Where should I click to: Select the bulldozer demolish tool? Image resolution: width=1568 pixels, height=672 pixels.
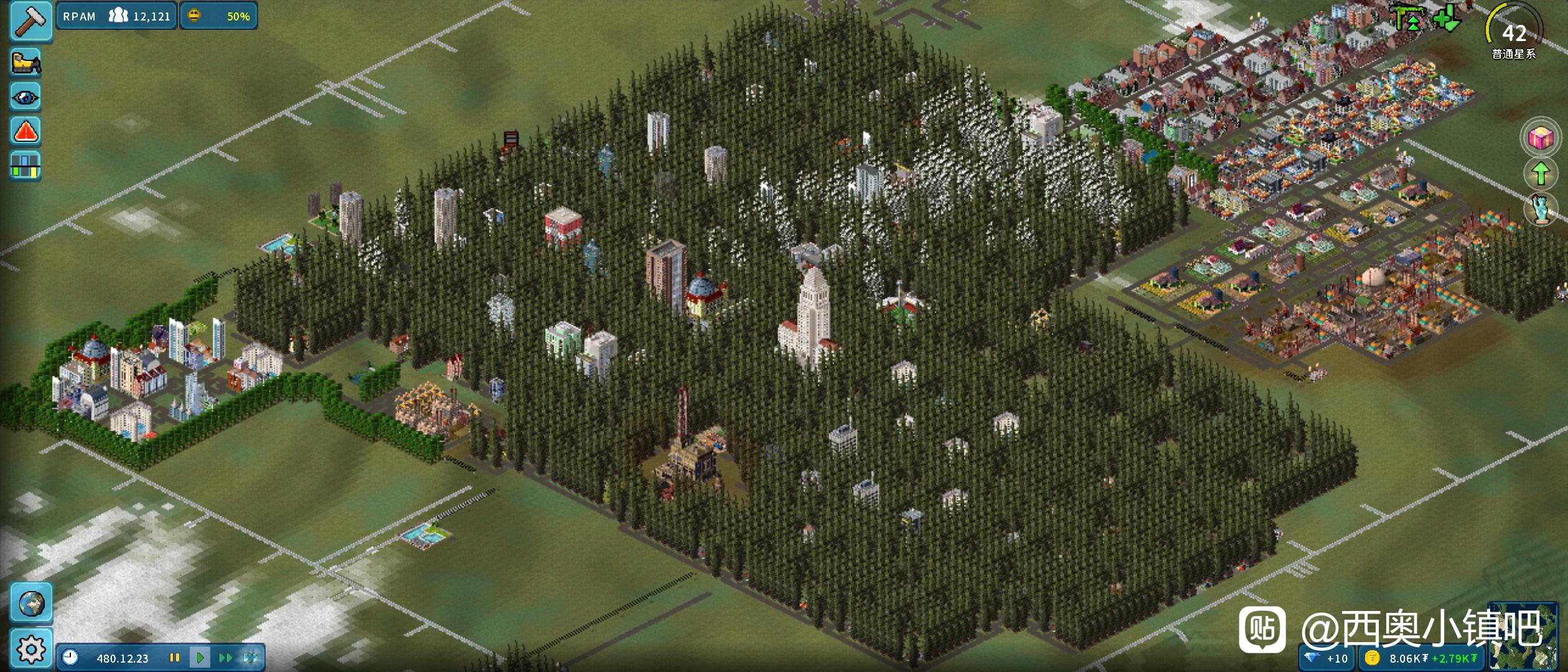(26, 63)
